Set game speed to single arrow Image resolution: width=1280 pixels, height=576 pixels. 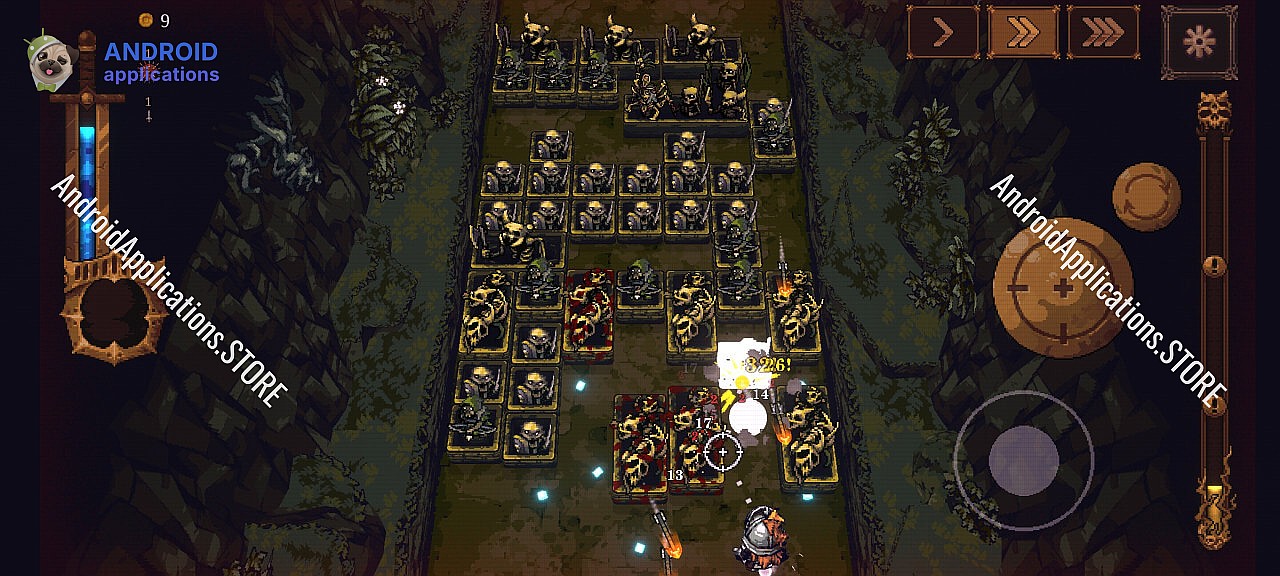click(x=943, y=33)
